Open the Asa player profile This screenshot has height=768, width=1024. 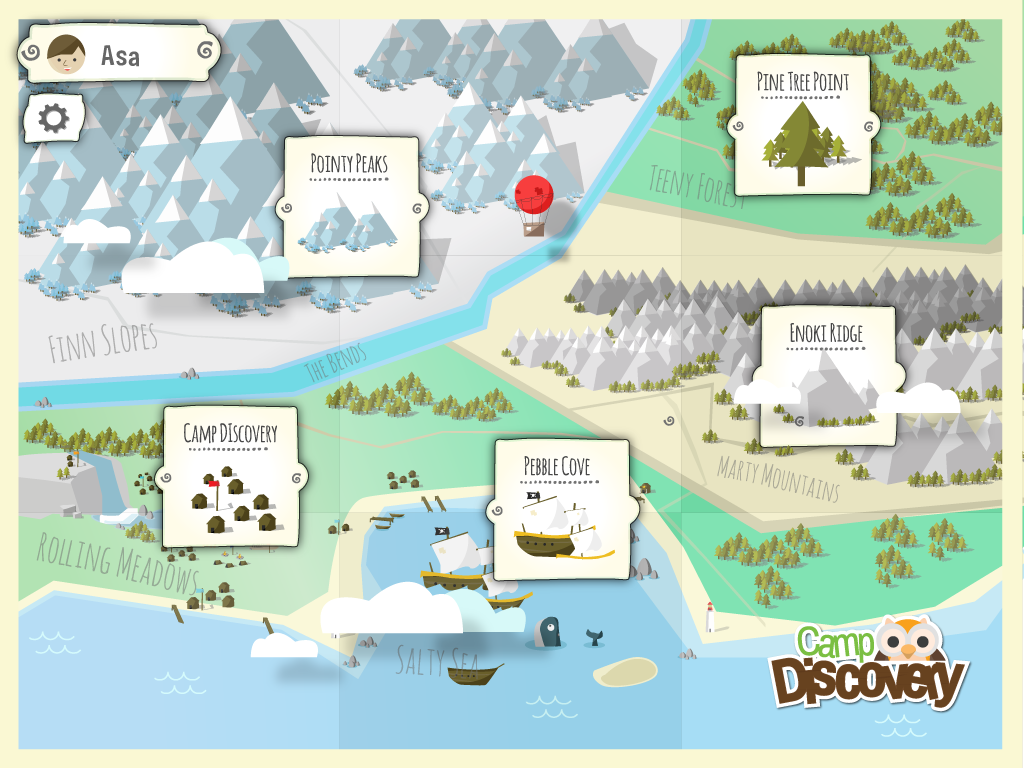pyautogui.click(x=120, y=54)
